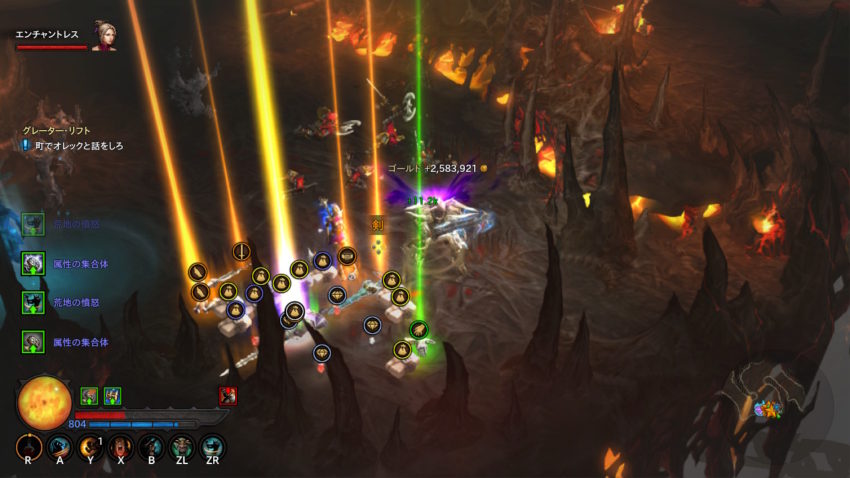Screen dimensions: 850x478
Task: Select the Enchantress follower portrait
Action: click(102, 35)
